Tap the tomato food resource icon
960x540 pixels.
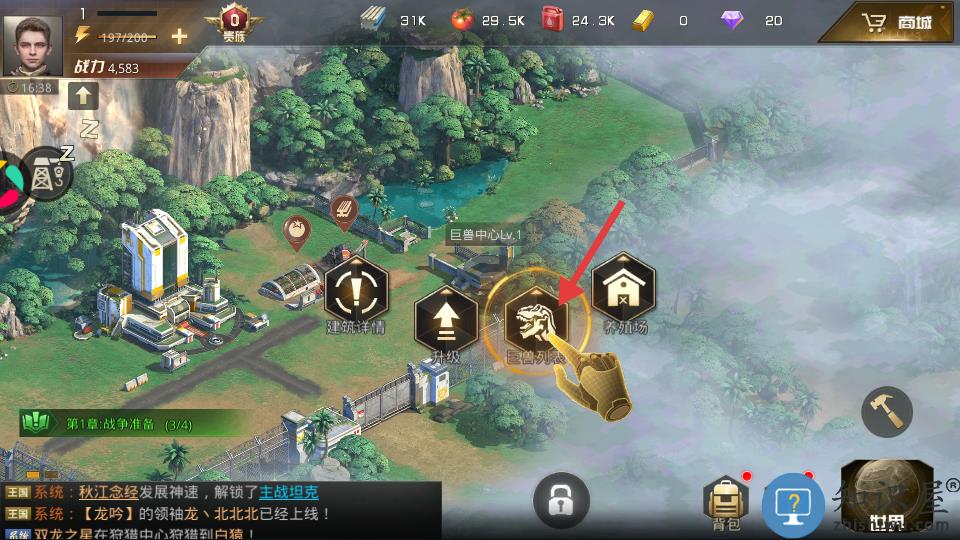click(x=461, y=20)
